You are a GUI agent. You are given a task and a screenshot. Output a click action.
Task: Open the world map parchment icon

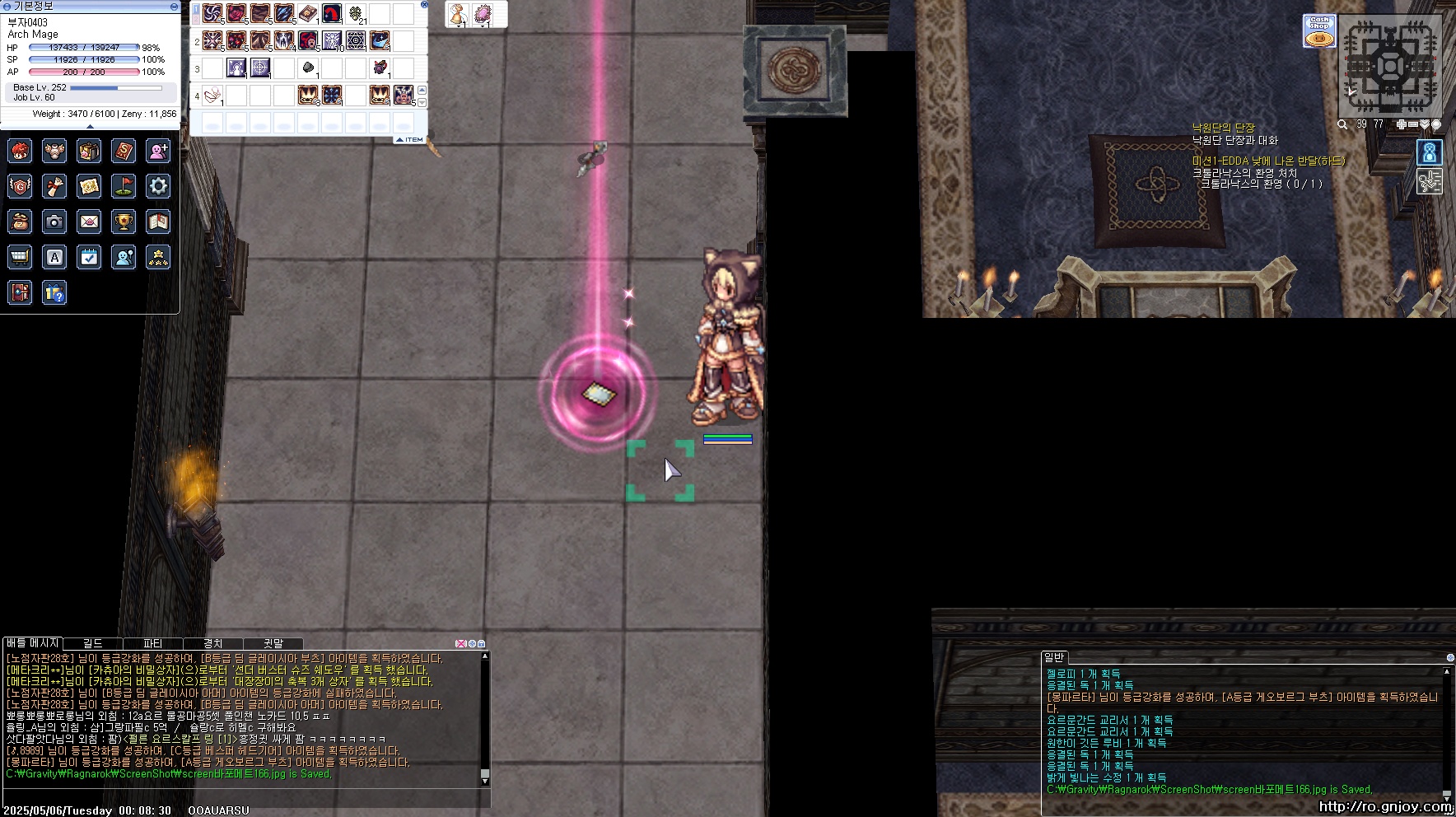click(89, 186)
